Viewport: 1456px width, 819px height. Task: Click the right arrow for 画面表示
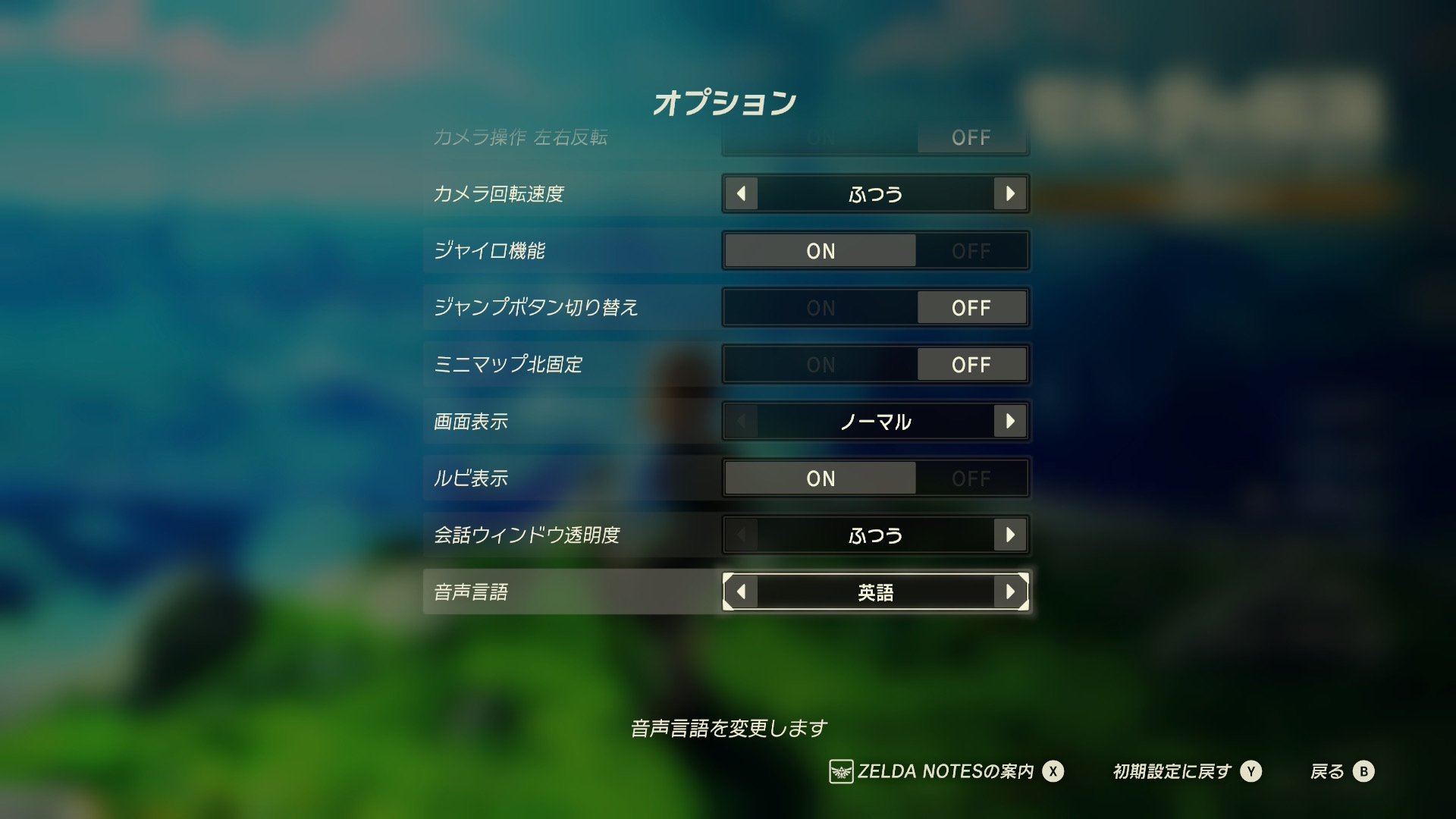(1010, 422)
